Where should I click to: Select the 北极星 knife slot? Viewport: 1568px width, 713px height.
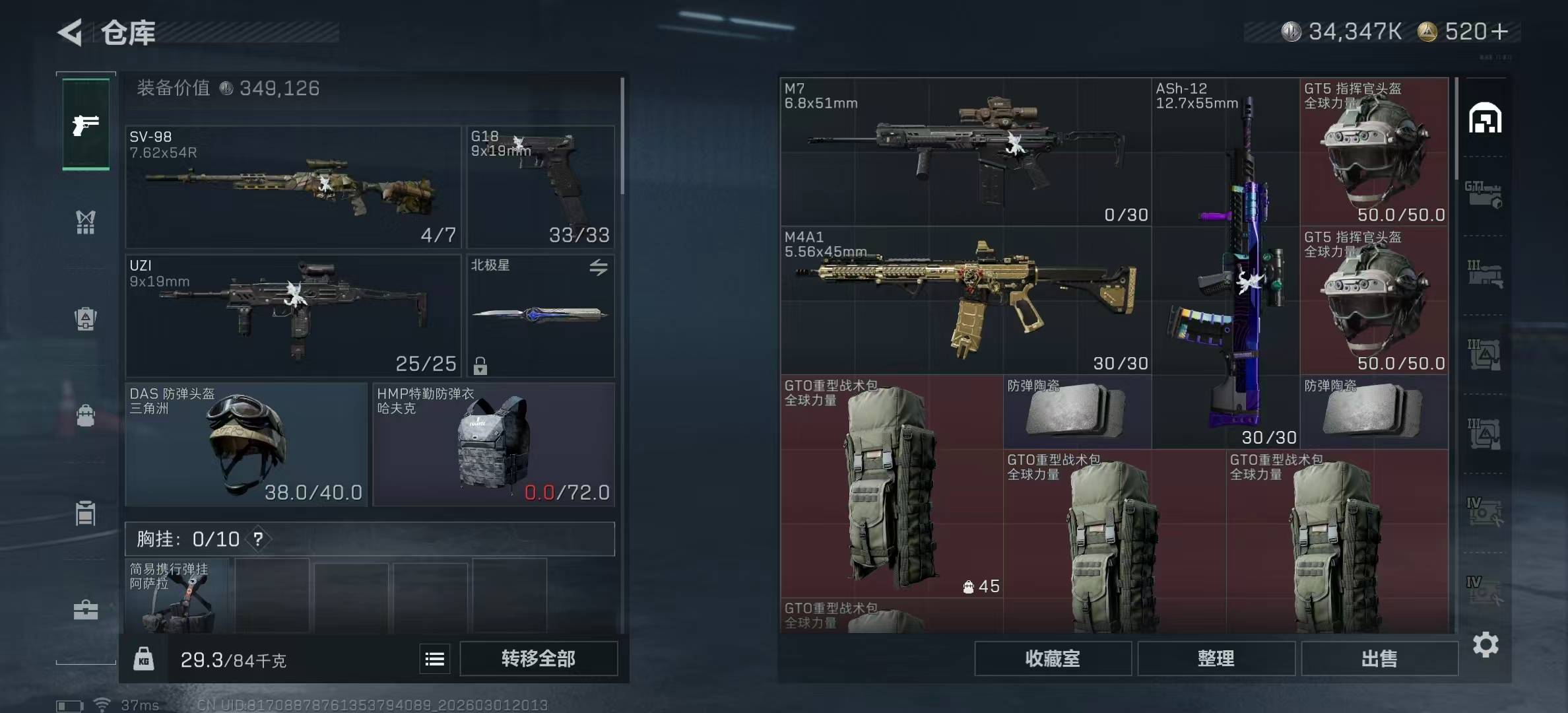540,316
